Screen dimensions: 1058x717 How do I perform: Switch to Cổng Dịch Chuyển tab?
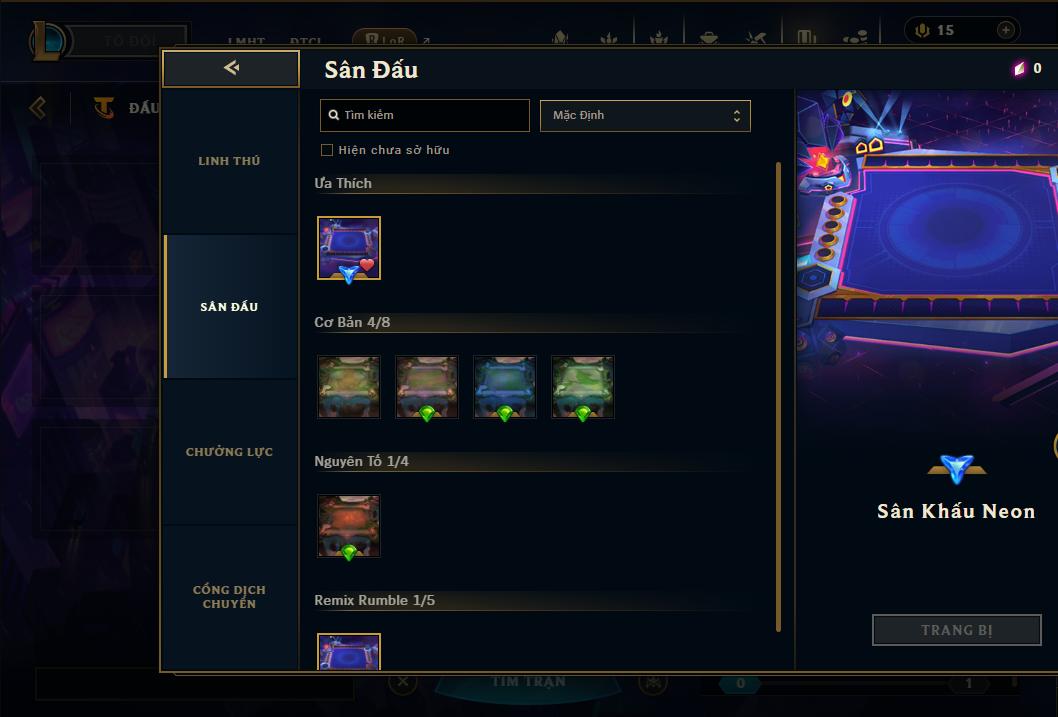coord(229,596)
